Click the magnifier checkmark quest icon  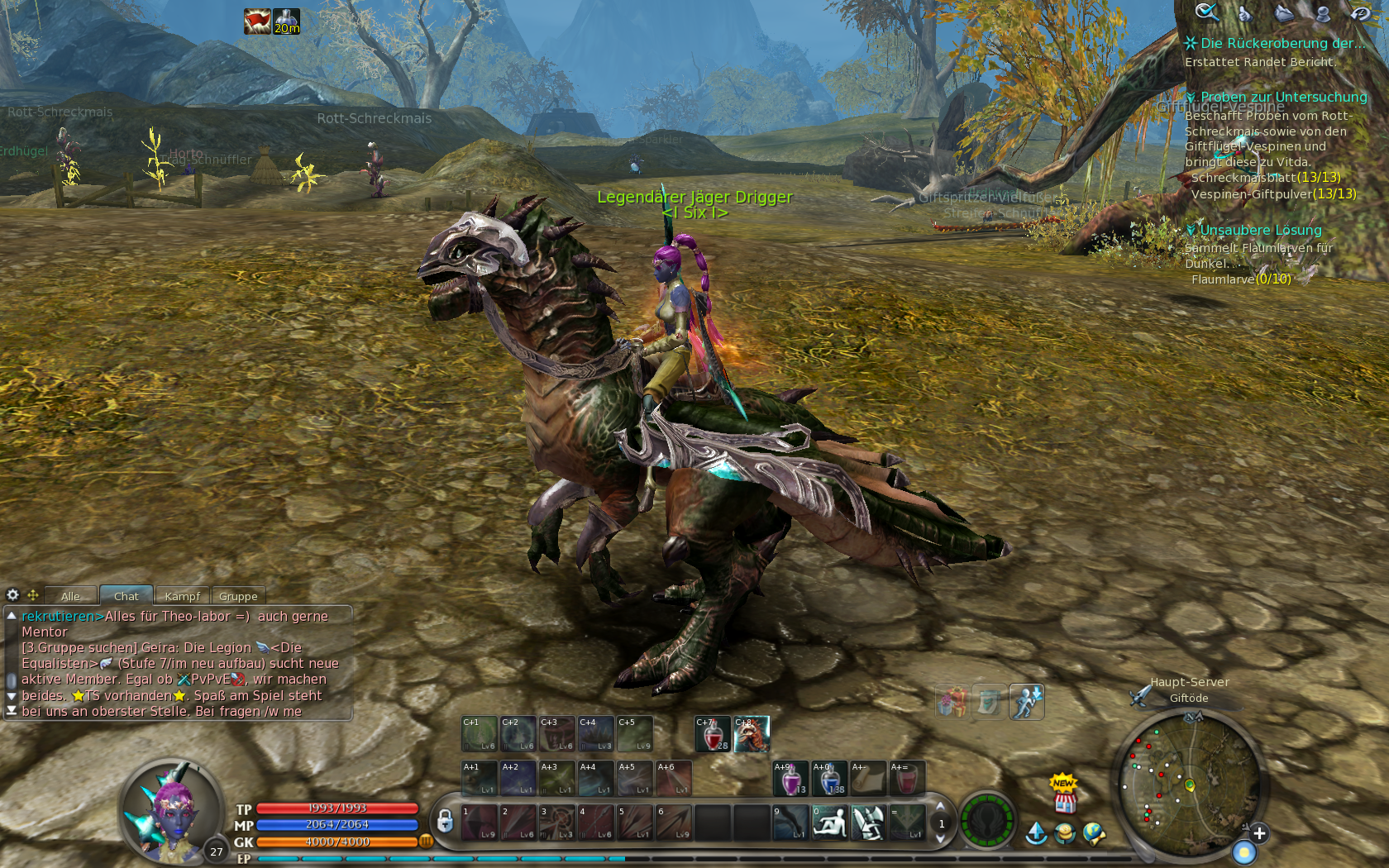[x=1206, y=12]
